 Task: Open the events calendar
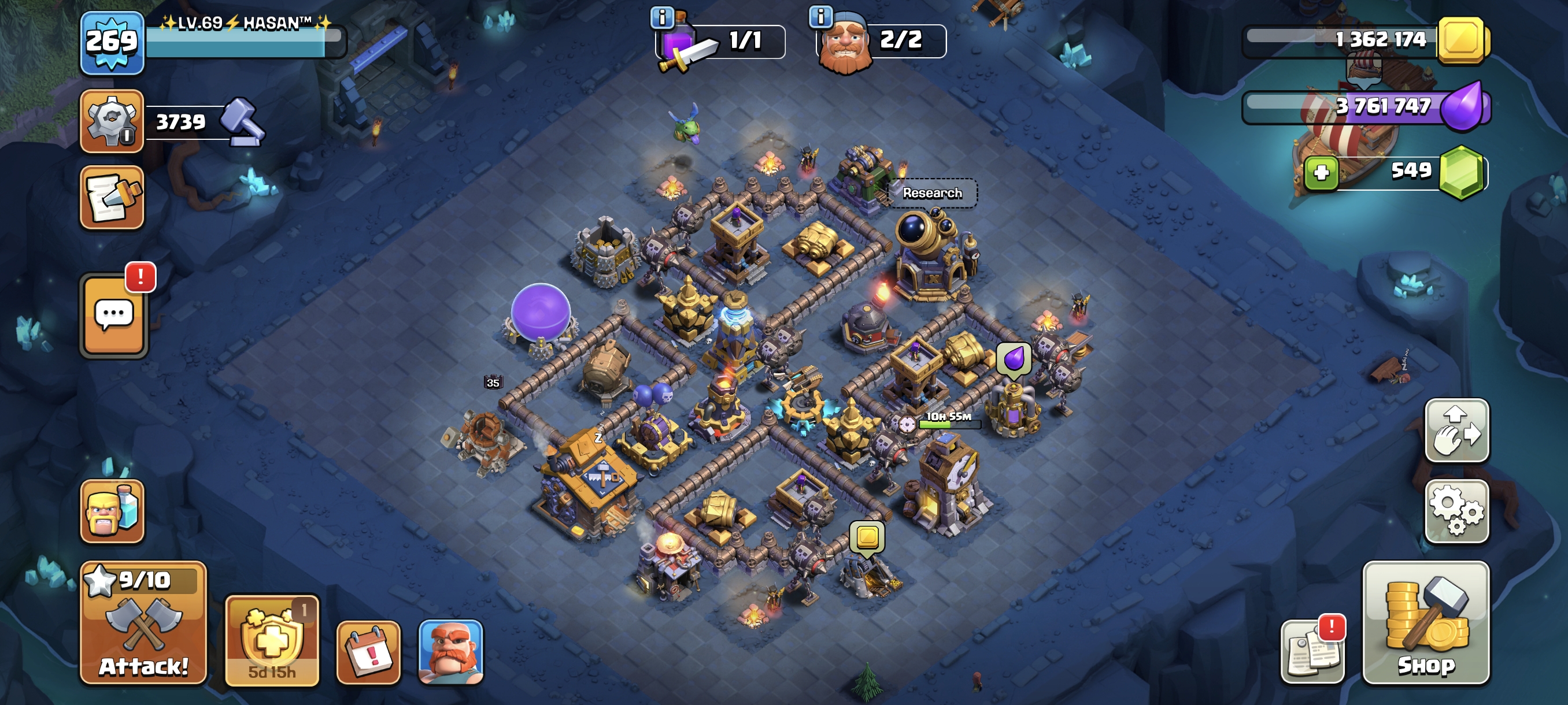point(368,652)
